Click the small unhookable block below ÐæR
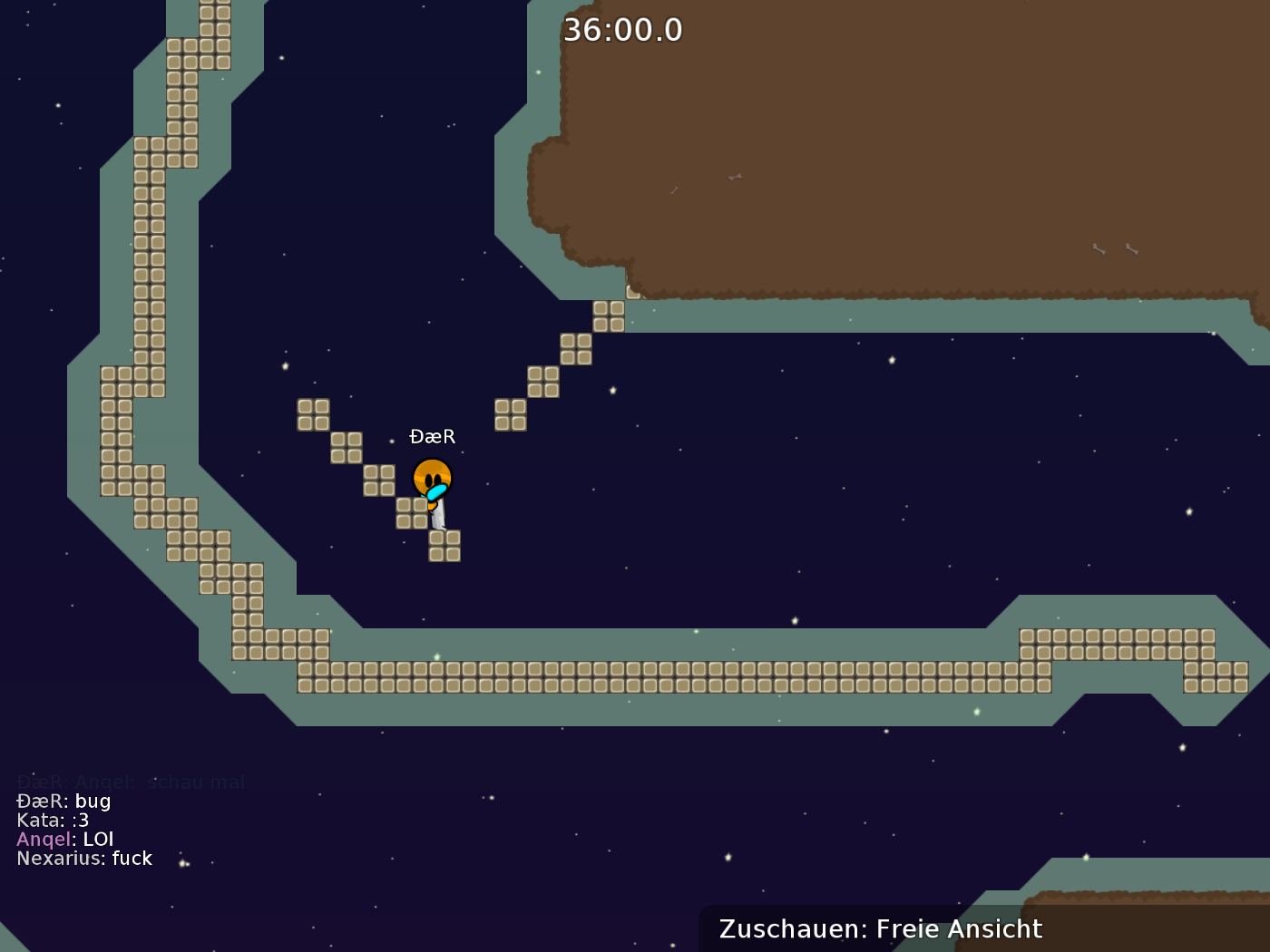The height and width of the screenshot is (952, 1270). [x=444, y=547]
